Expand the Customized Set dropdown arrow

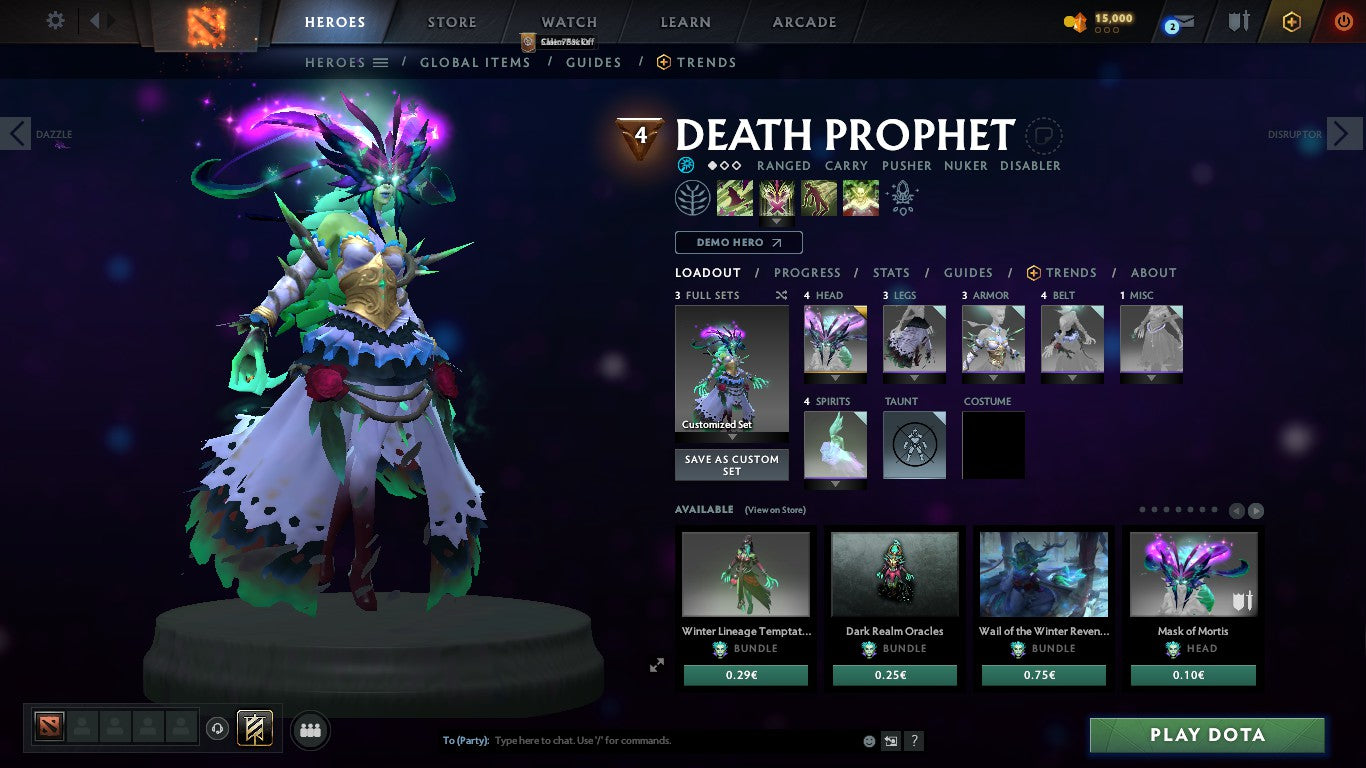[731, 437]
